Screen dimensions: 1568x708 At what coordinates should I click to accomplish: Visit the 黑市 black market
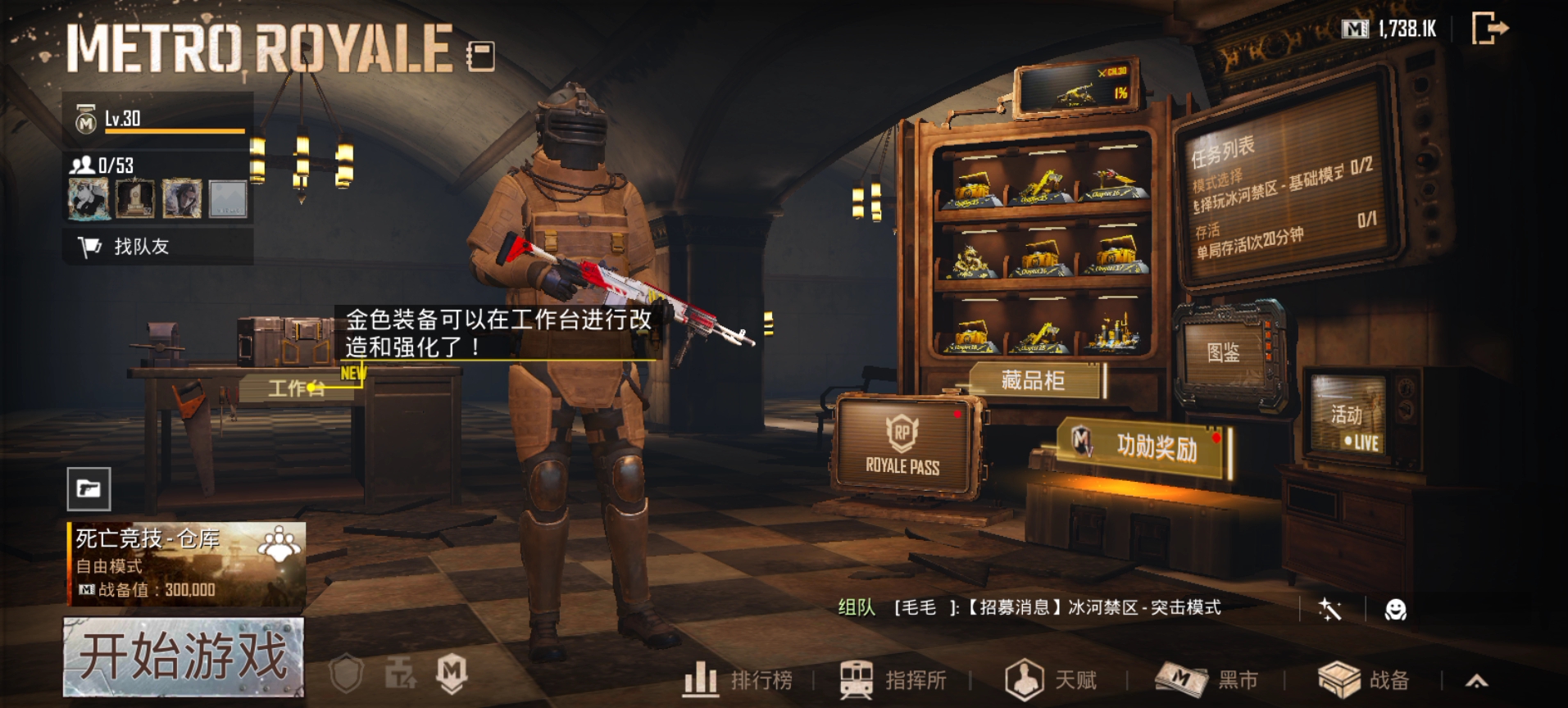[x=1207, y=680]
